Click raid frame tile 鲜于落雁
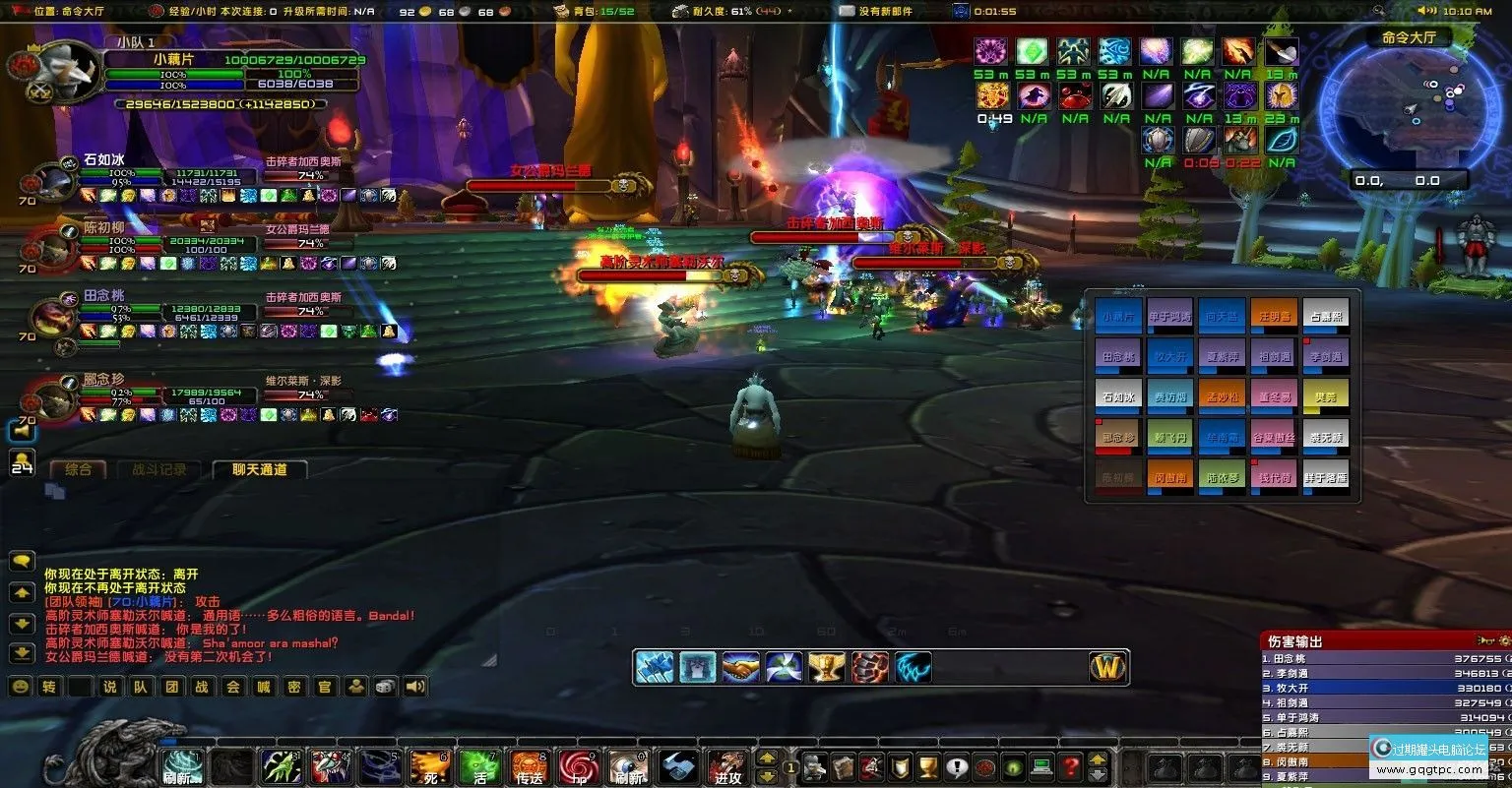Screen dimensions: 1512x788 coord(1325,477)
